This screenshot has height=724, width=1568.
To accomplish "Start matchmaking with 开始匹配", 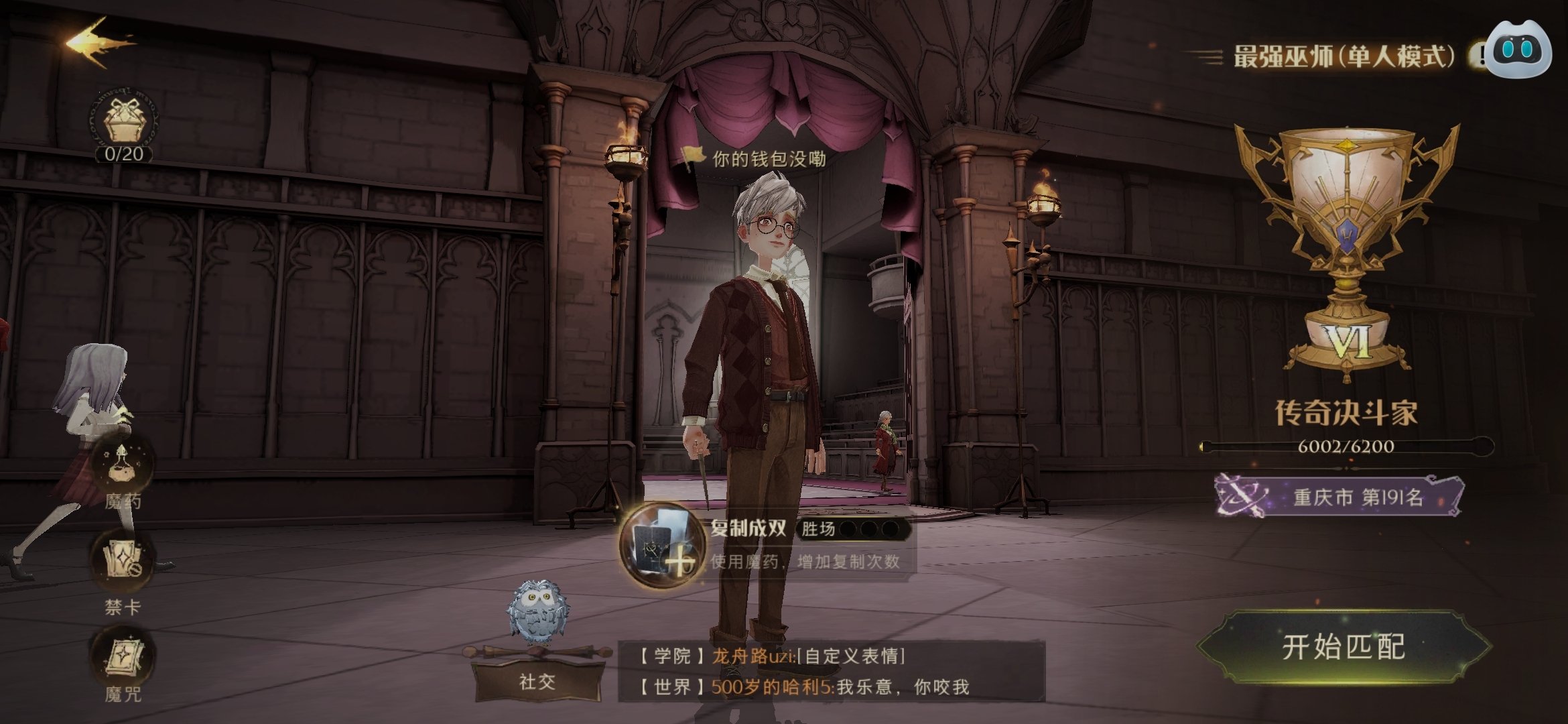I will click(1344, 647).
